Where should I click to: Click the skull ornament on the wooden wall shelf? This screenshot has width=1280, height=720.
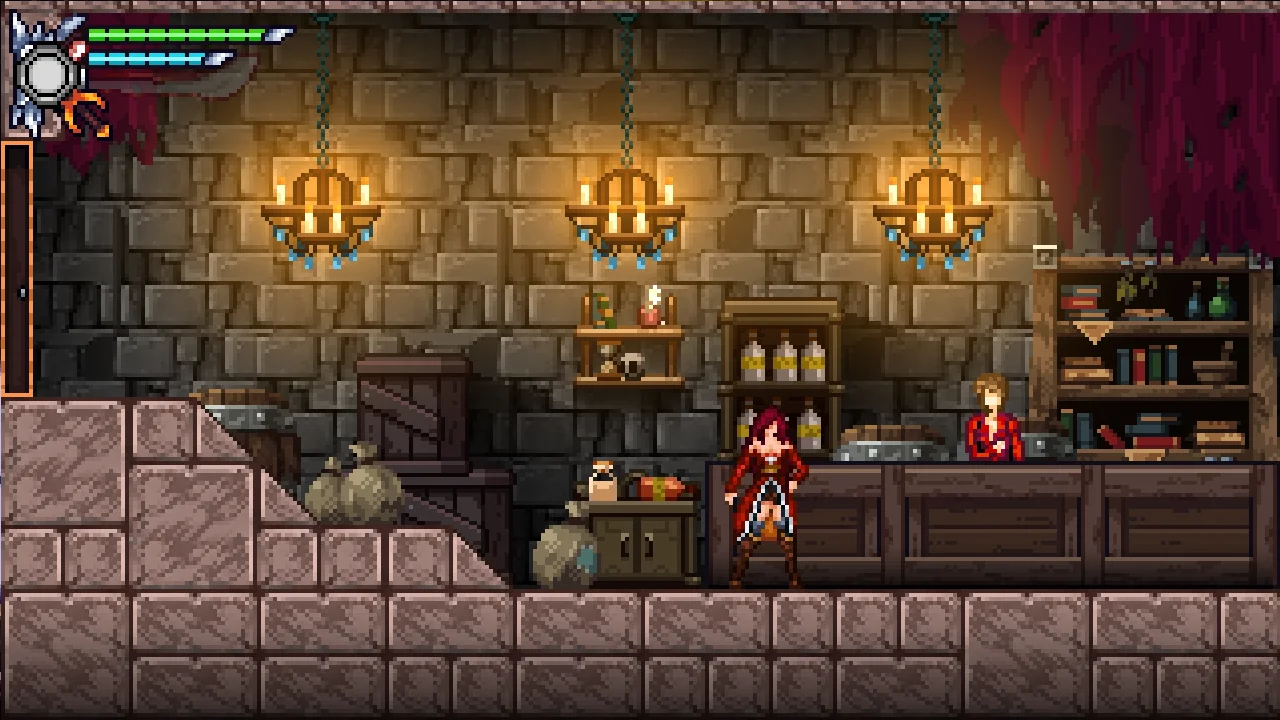(630, 365)
